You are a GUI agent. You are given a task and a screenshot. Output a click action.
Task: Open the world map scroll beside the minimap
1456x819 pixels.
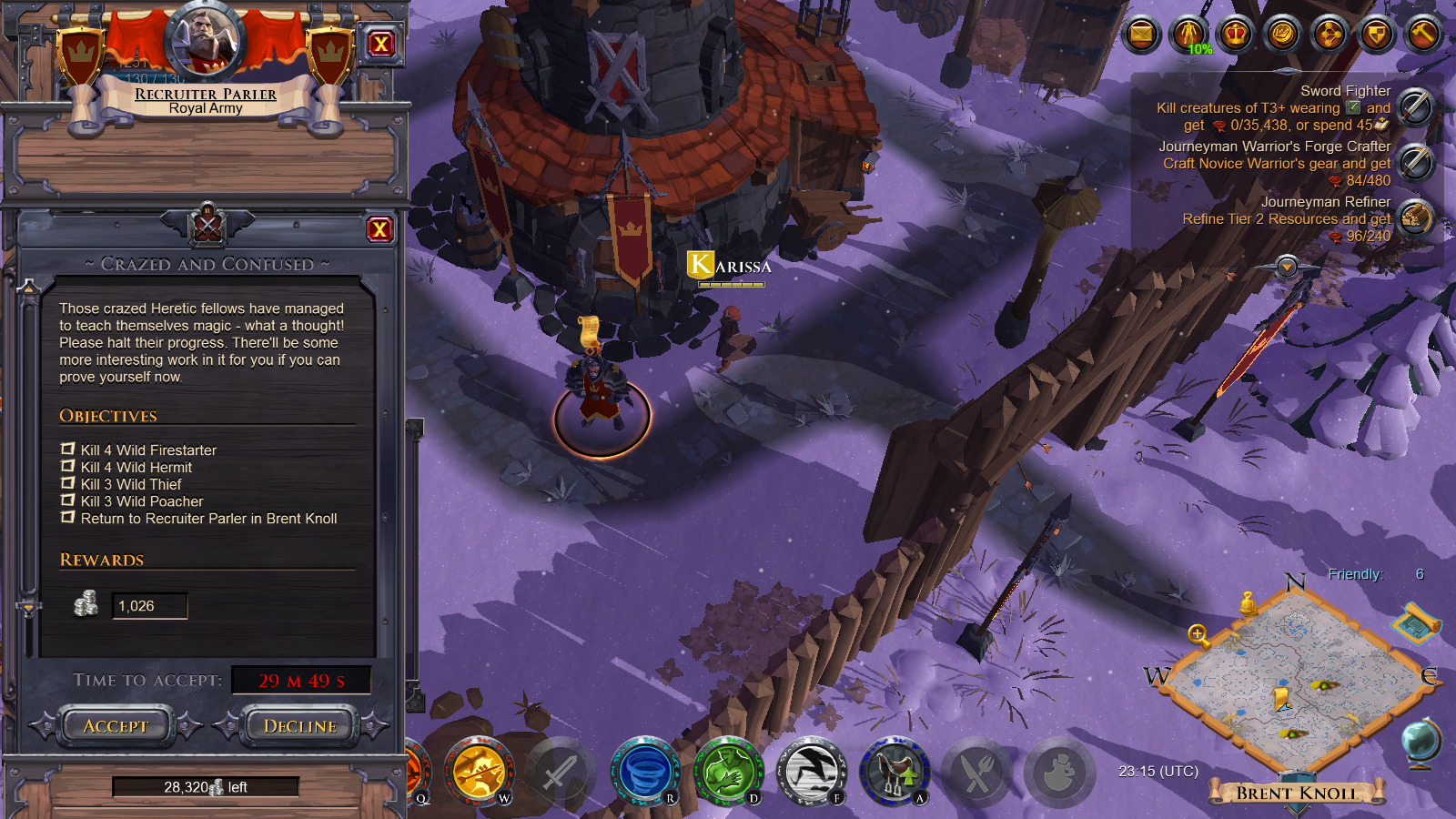[1417, 624]
